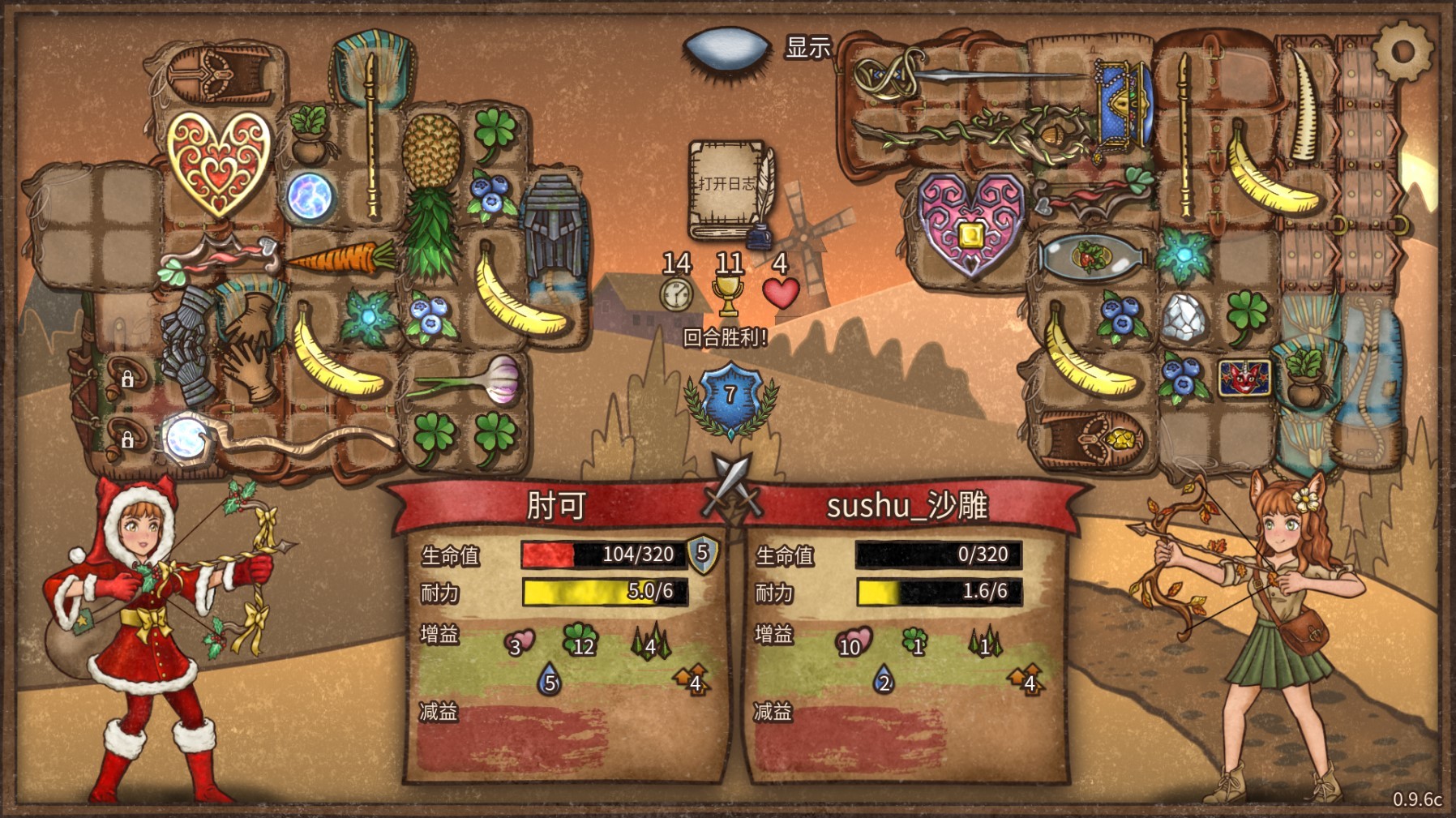Open the settings gear menu

[x=1403, y=50]
